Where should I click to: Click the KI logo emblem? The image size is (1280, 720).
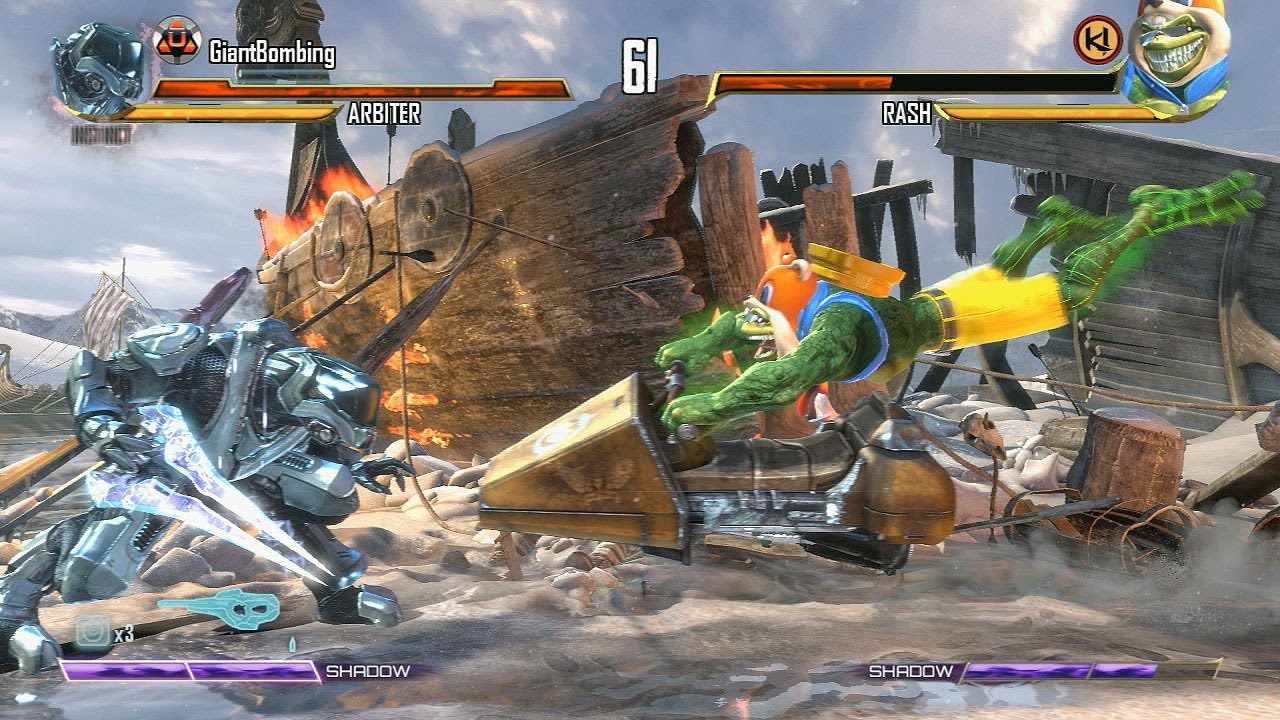tap(1098, 40)
